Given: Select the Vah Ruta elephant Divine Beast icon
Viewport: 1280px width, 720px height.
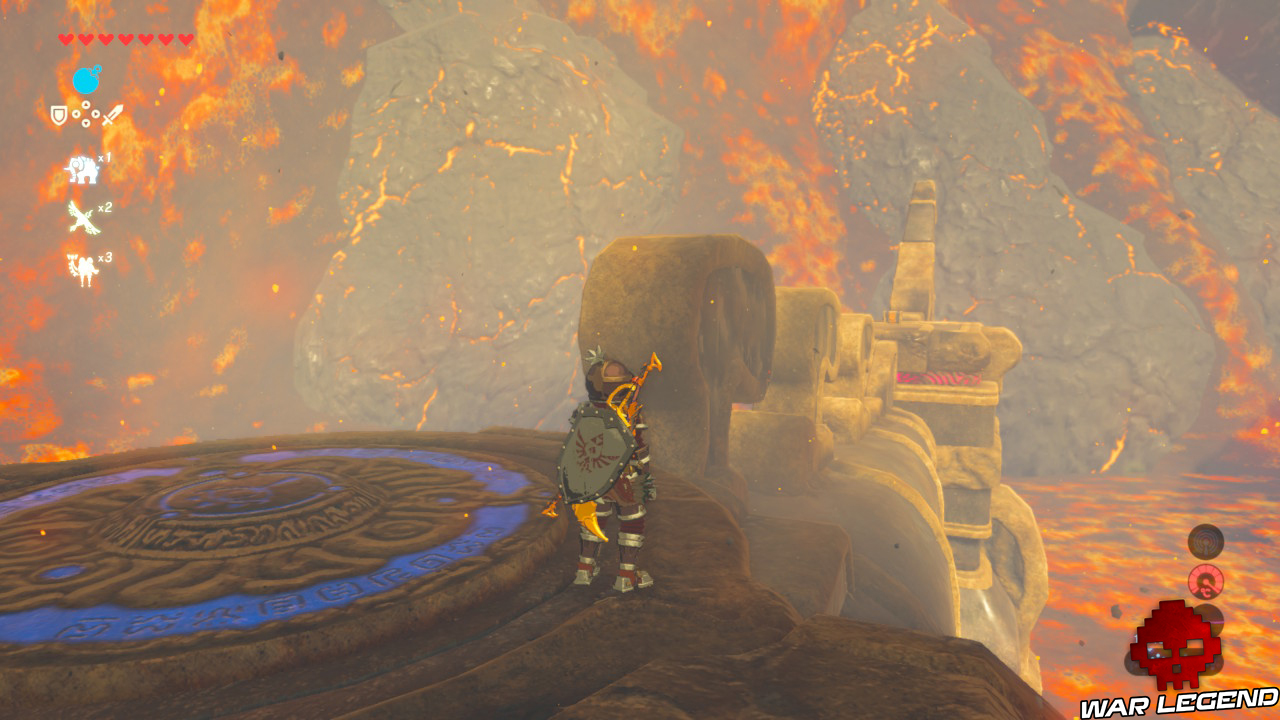Looking at the screenshot, I should (81, 168).
